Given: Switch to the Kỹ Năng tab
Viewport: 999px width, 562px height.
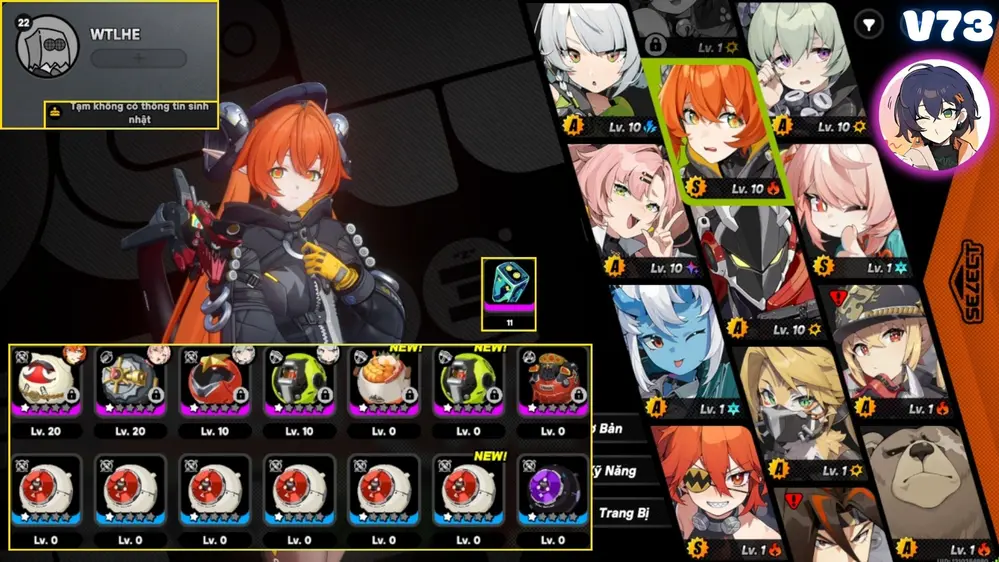Looking at the screenshot, I should click(x=616, y=471).
